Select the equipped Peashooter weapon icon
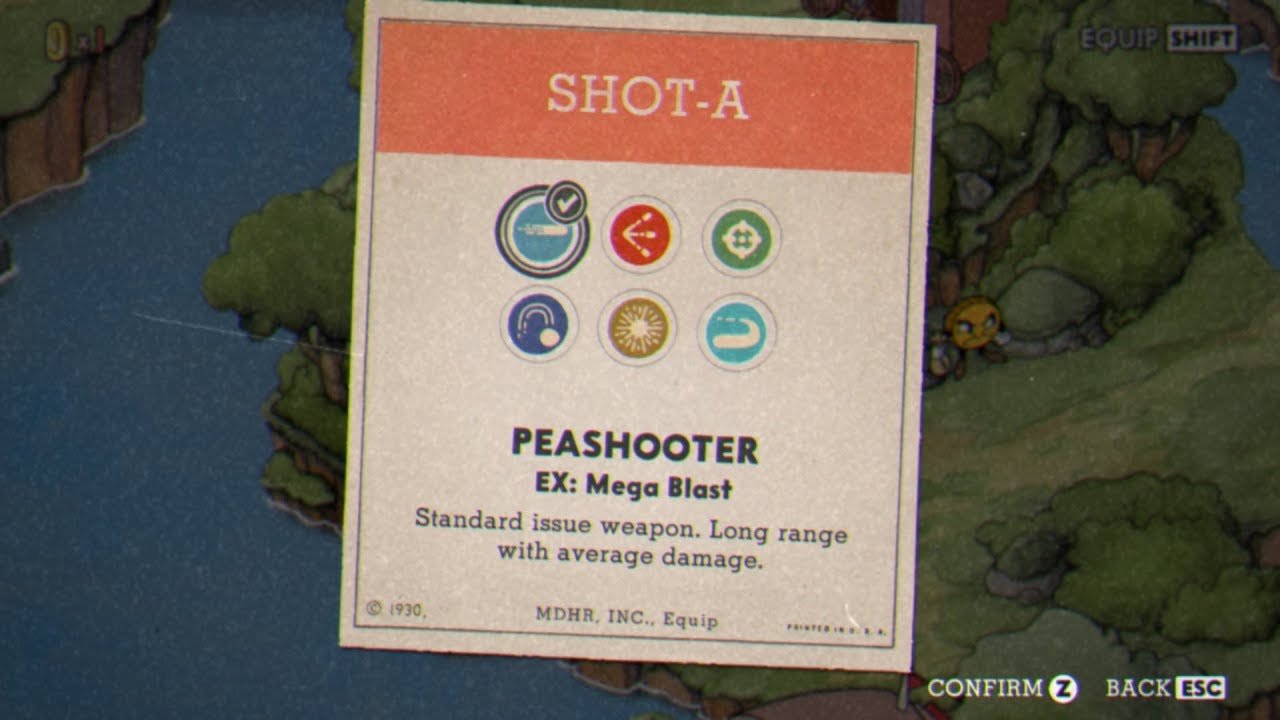 [x=540, y=232]
